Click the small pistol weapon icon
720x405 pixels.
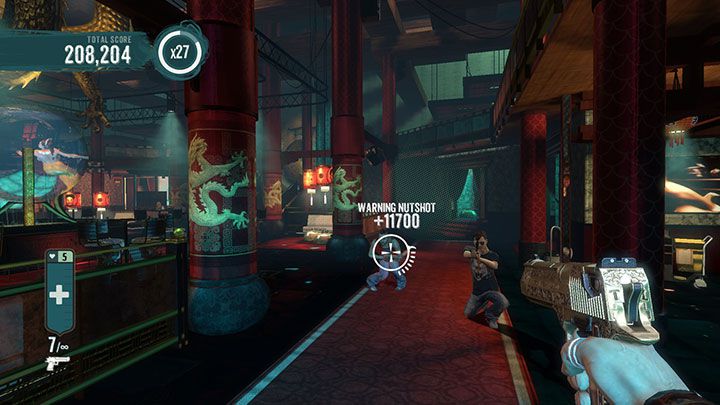57,363
